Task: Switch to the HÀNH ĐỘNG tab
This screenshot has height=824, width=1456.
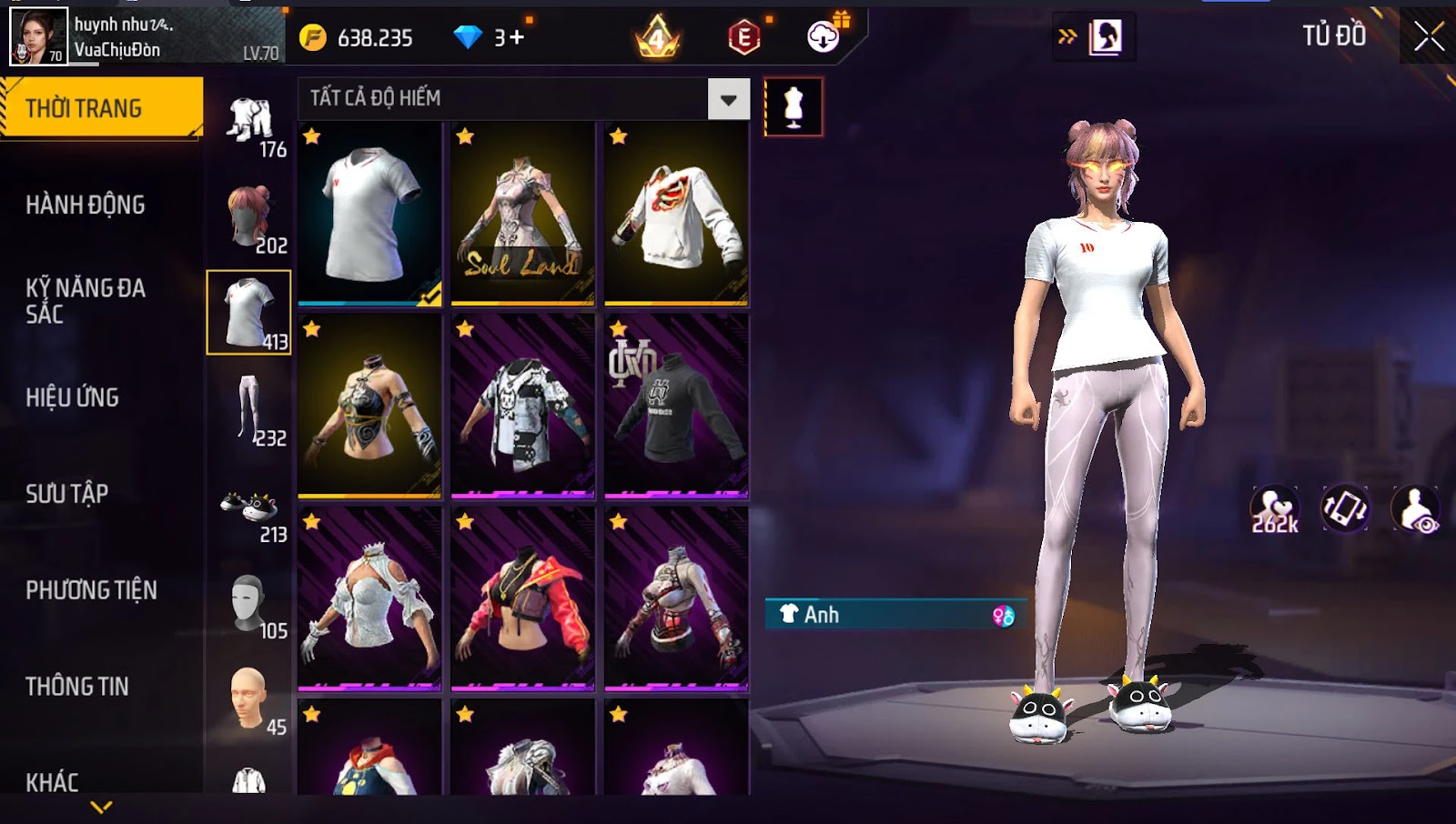Action: pyautogui.click(x=86, y=205)
